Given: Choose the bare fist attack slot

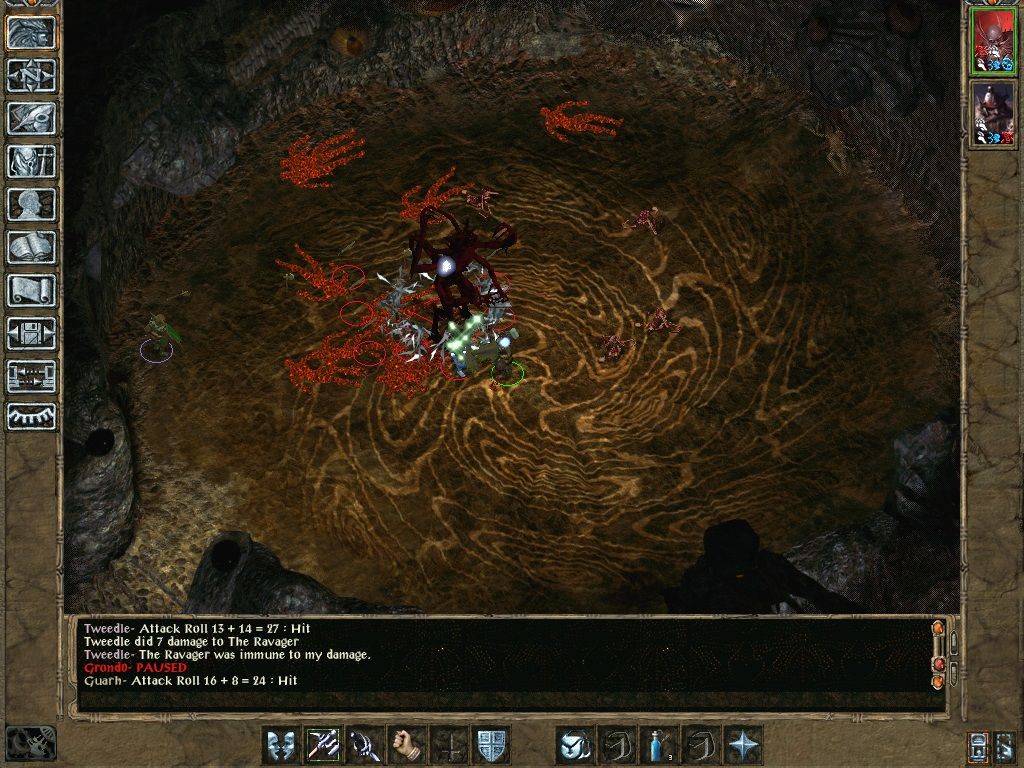Looking at the screenshot, I should 407,745.
